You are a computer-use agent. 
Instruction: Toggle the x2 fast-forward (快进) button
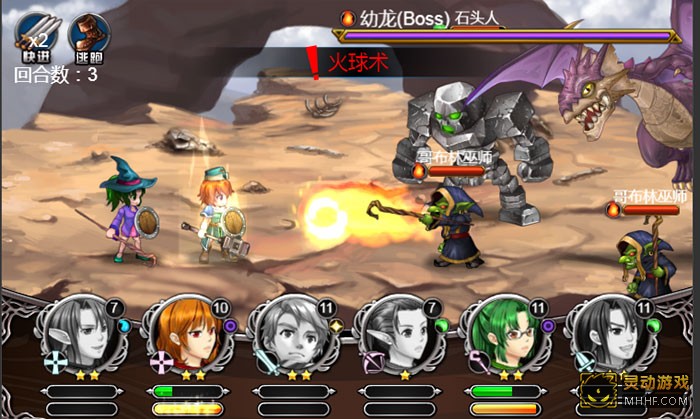pos(34,38)
